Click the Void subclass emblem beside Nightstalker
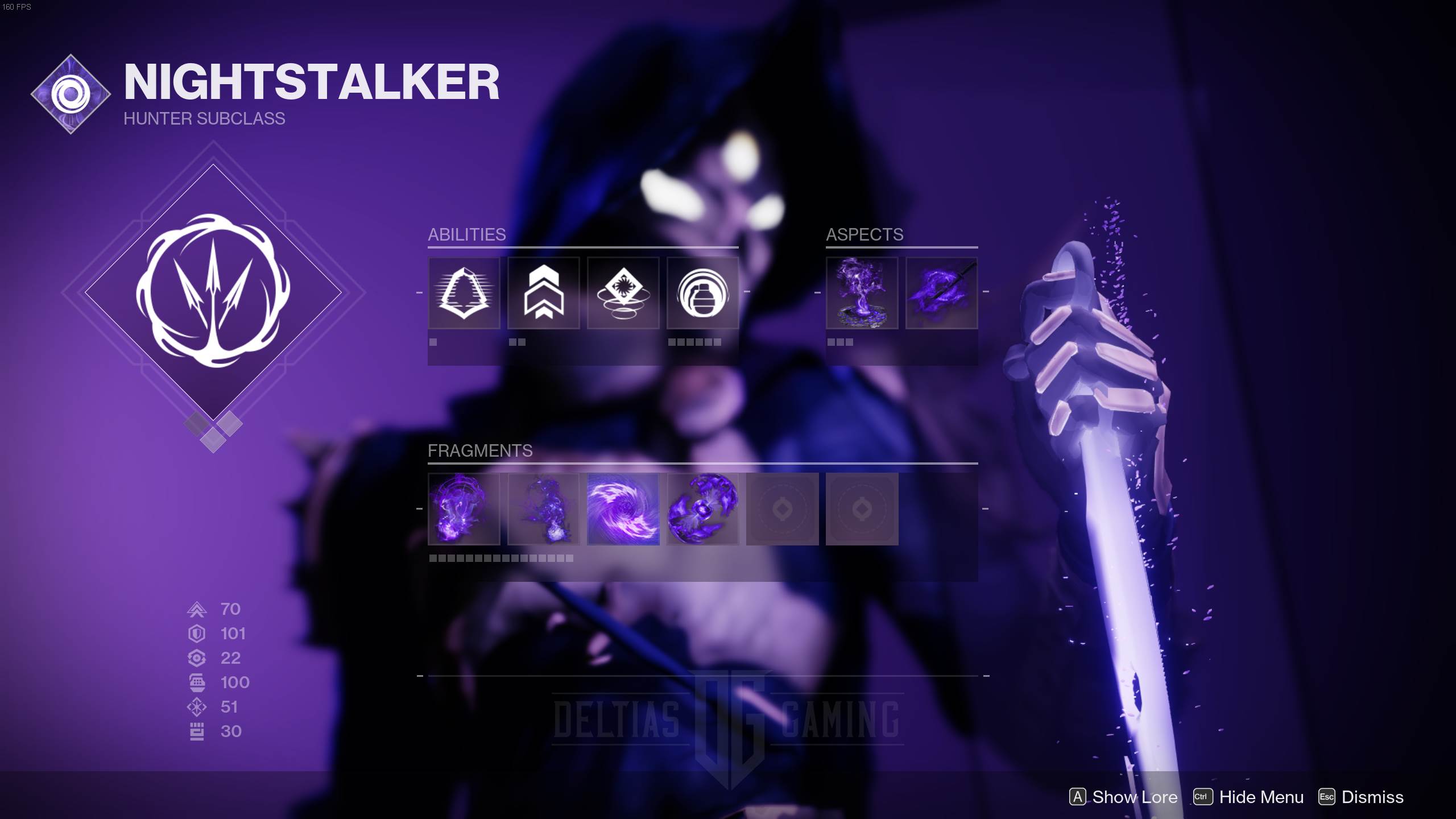Image resolution: width=1456 pixels, height=819 pixels. point(71,94)
